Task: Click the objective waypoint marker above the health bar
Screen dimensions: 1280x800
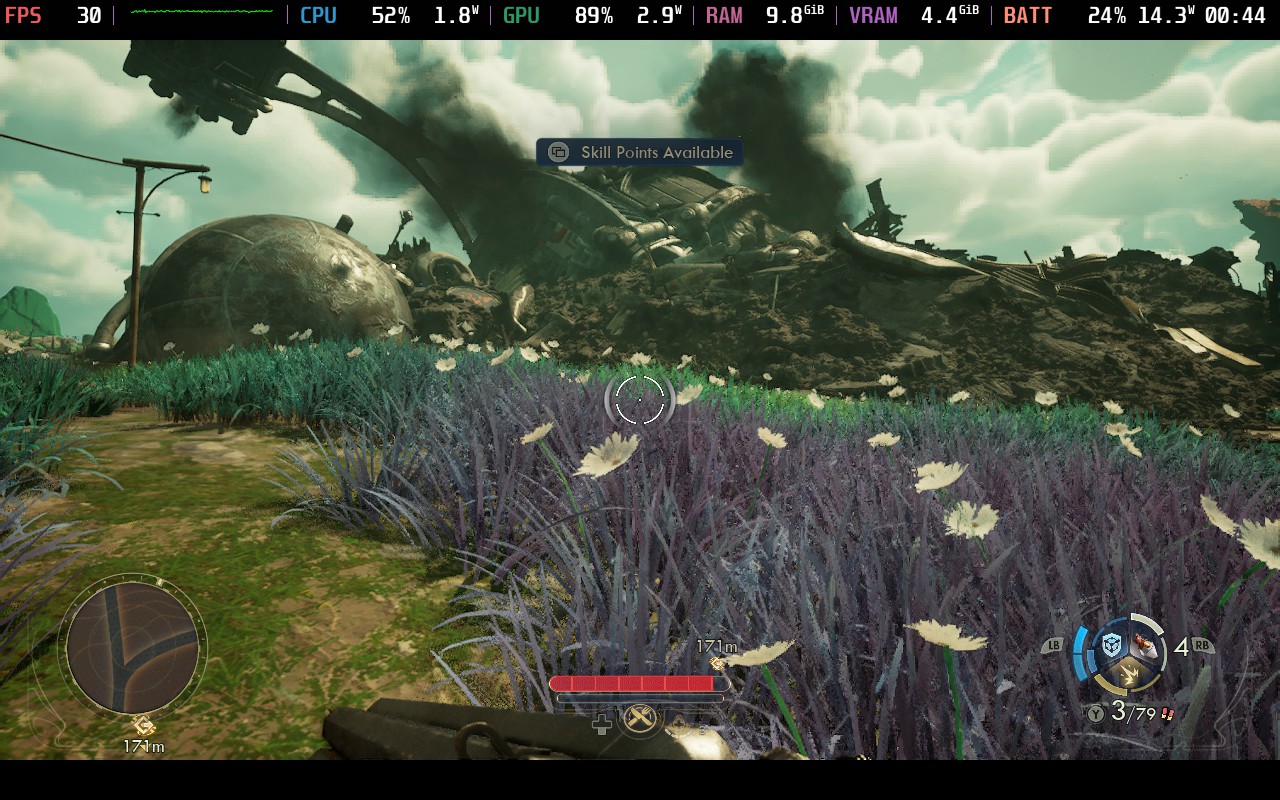Action: (717, 663)
